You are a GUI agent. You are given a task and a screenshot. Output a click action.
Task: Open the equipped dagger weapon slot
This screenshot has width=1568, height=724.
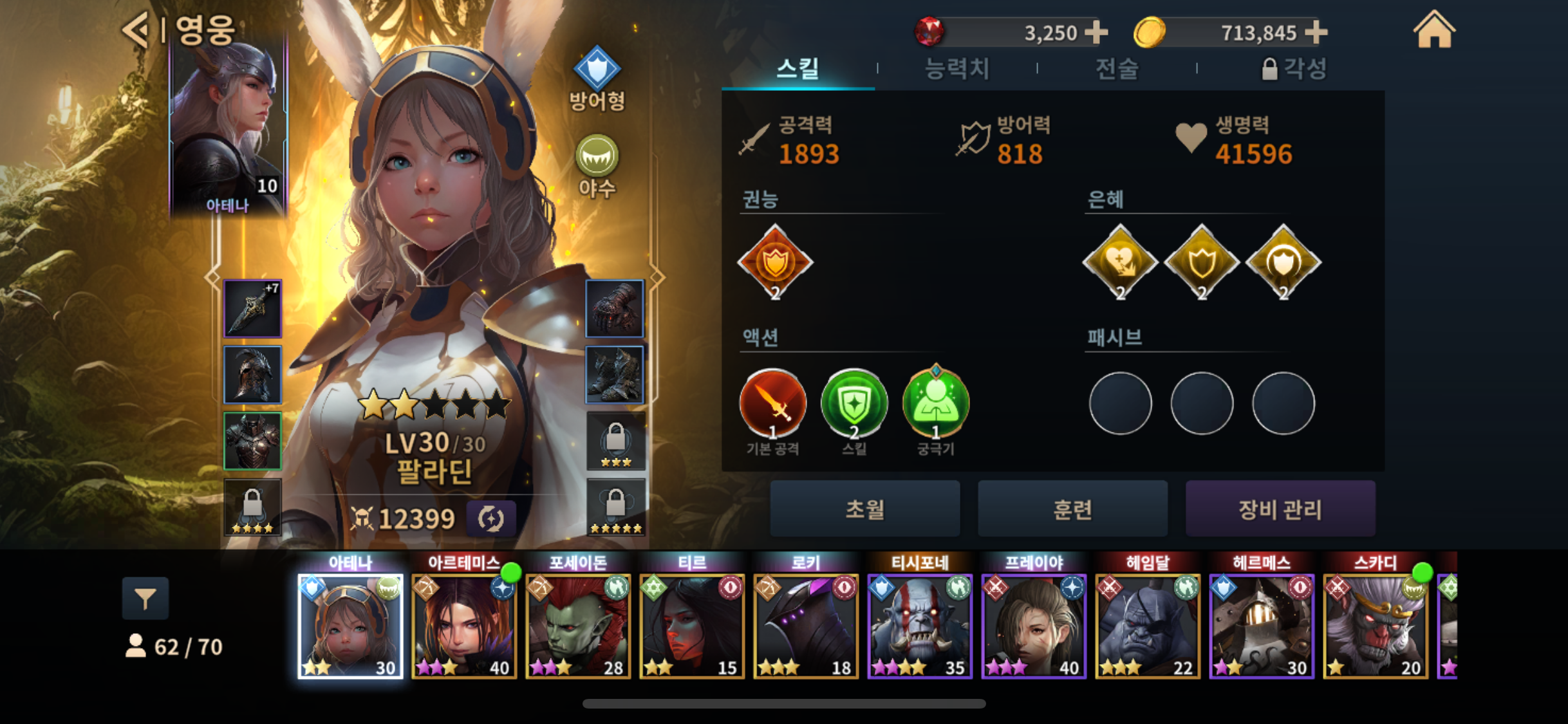point(252,309)
